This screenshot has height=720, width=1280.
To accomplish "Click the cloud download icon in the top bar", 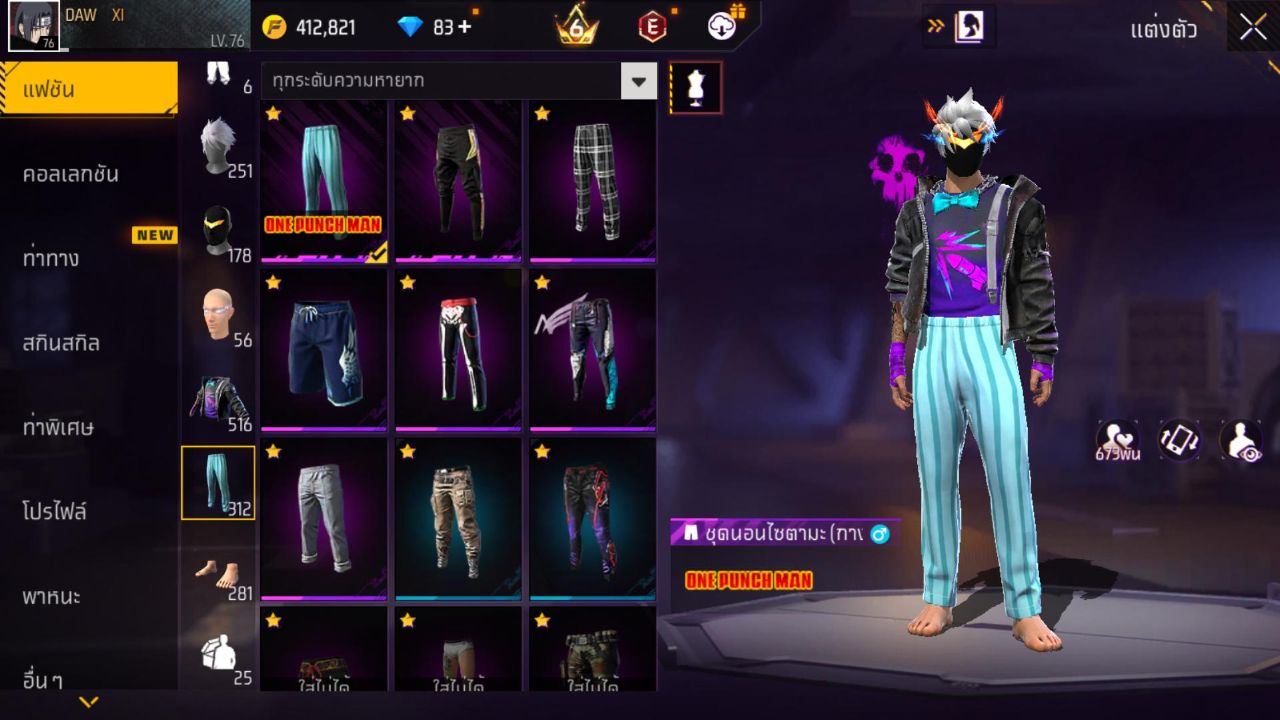I will pos(719,27).
